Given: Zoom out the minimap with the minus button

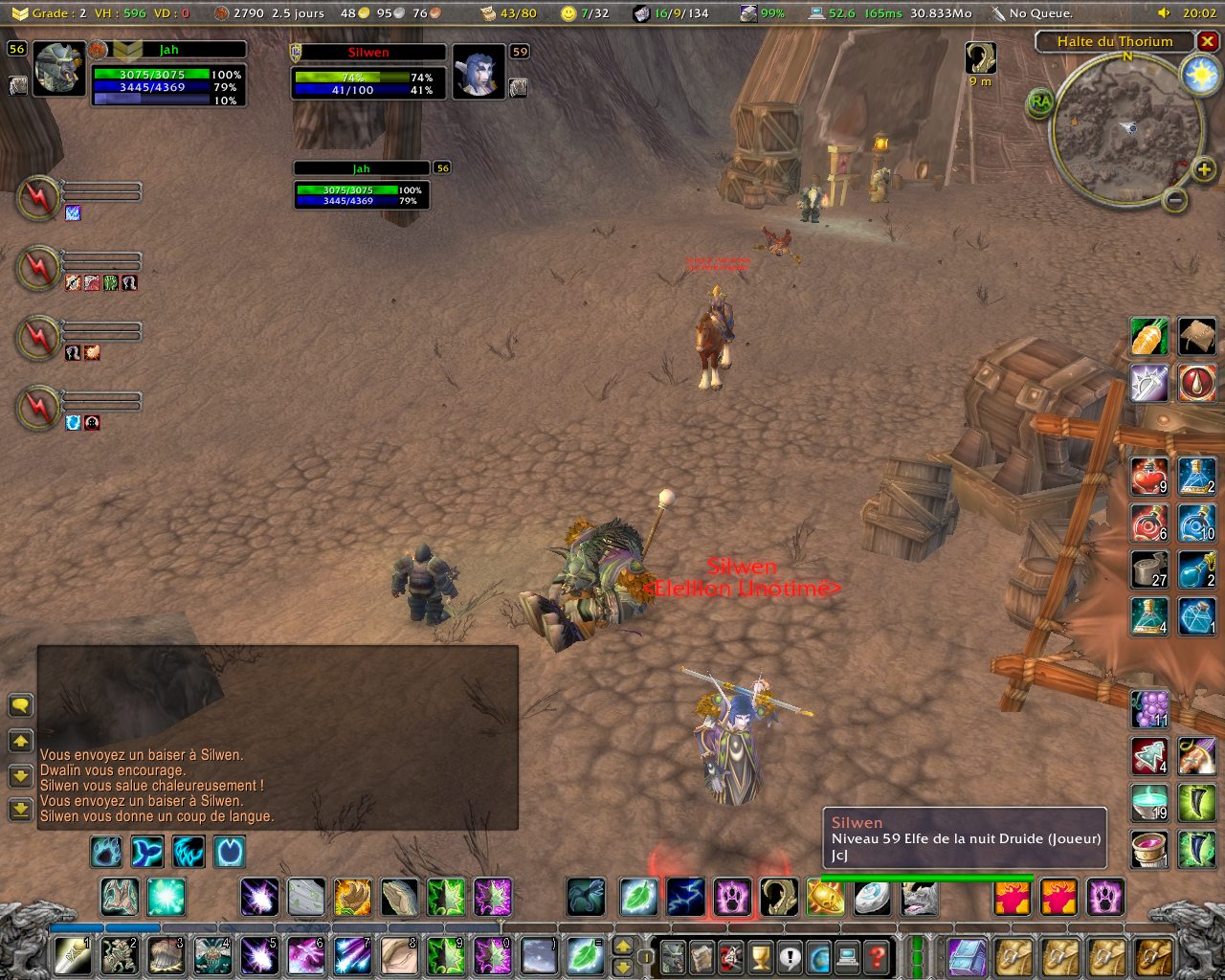Looking at the screenshot, I should (1175, 200).
